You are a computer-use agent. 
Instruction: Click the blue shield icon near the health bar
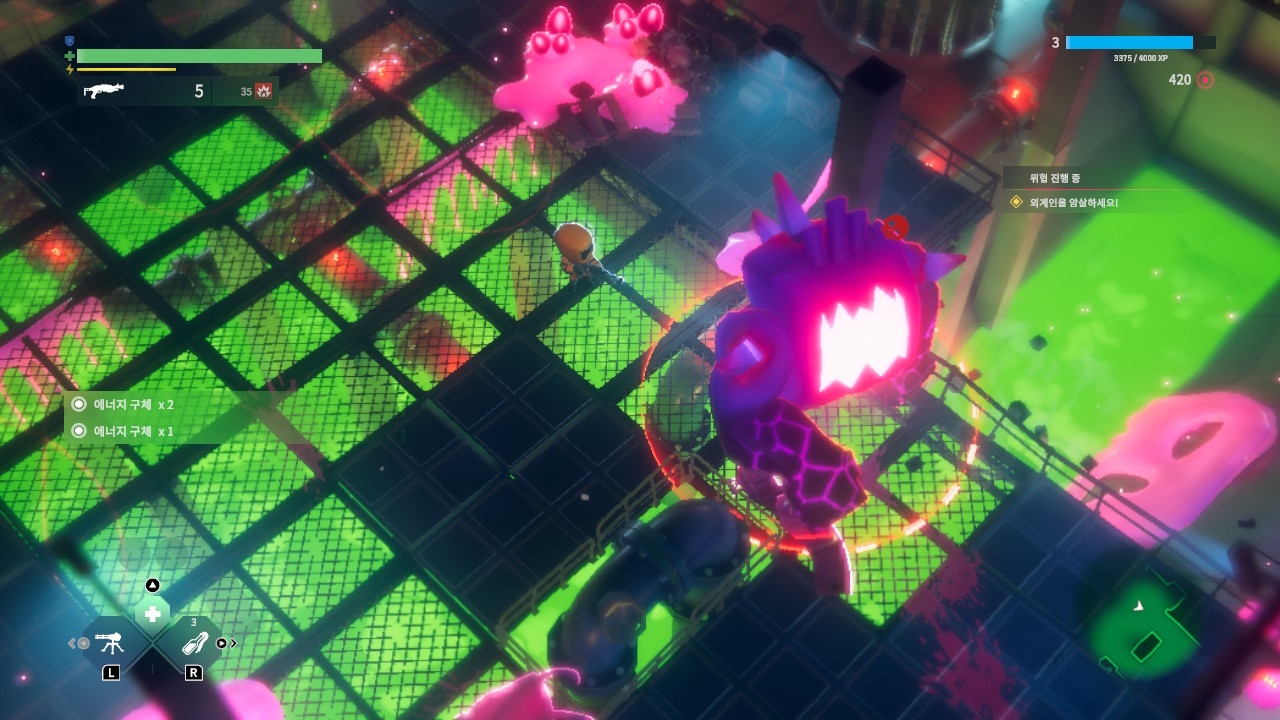(x=67, y=42)
